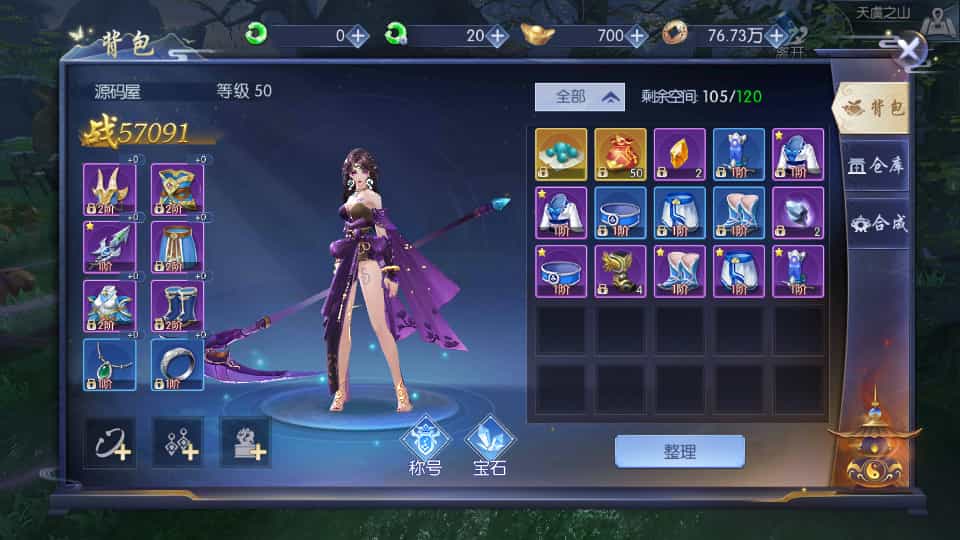Select the golden gauntlet item stack

[620, 271]
